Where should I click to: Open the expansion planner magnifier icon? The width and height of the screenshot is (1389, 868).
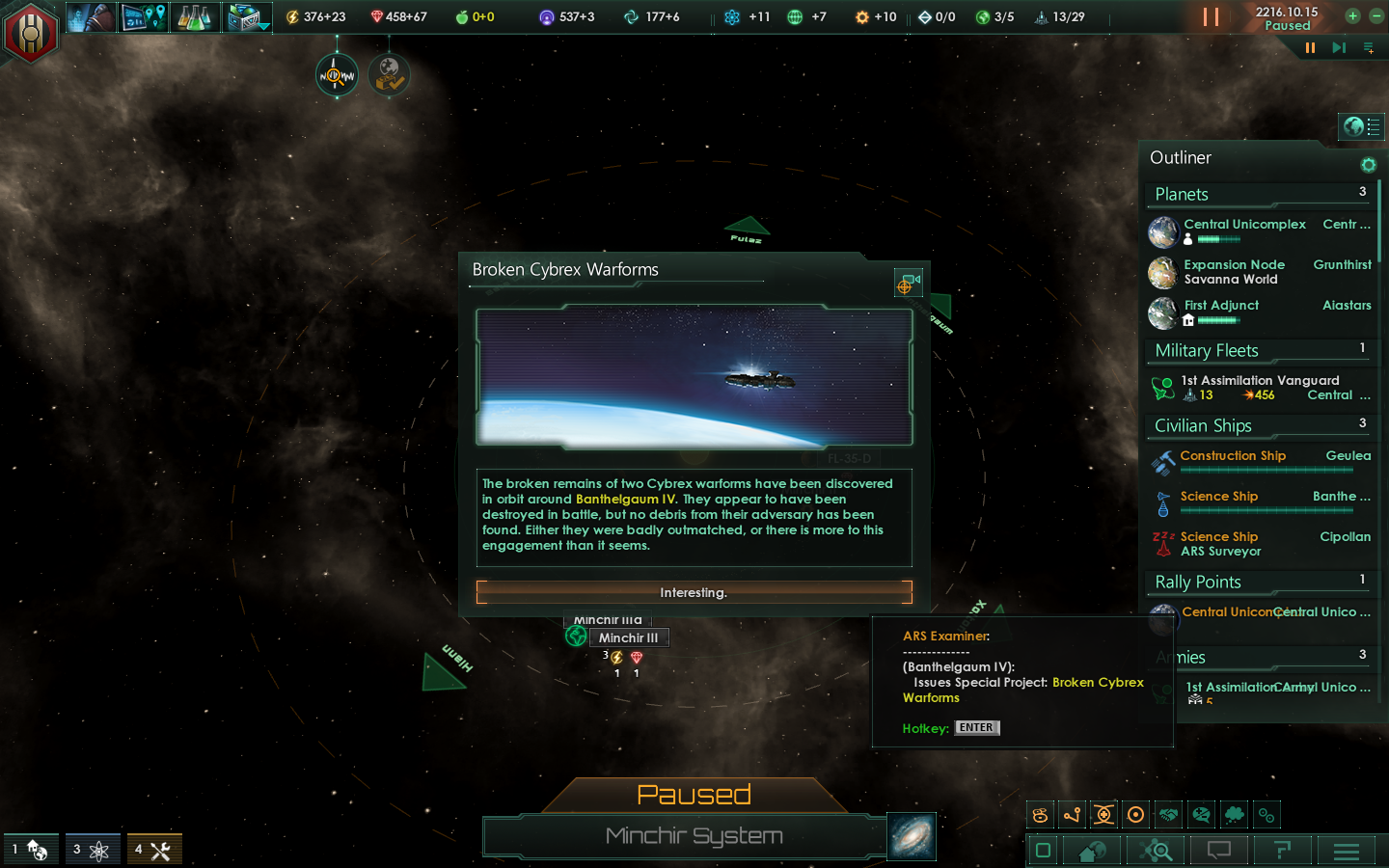click(x=1155, y=851)
